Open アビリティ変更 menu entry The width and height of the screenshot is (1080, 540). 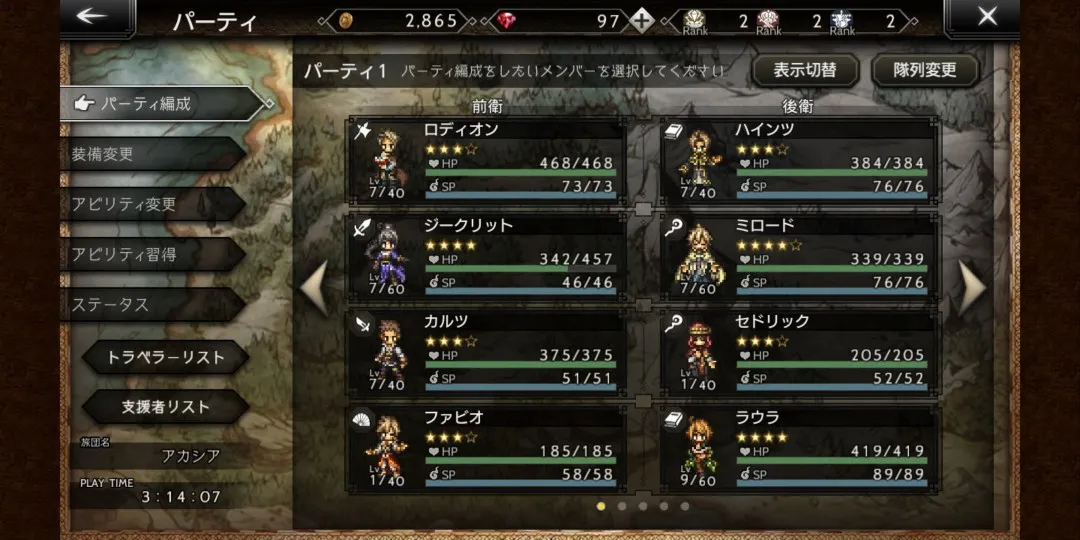coord(150,204)
